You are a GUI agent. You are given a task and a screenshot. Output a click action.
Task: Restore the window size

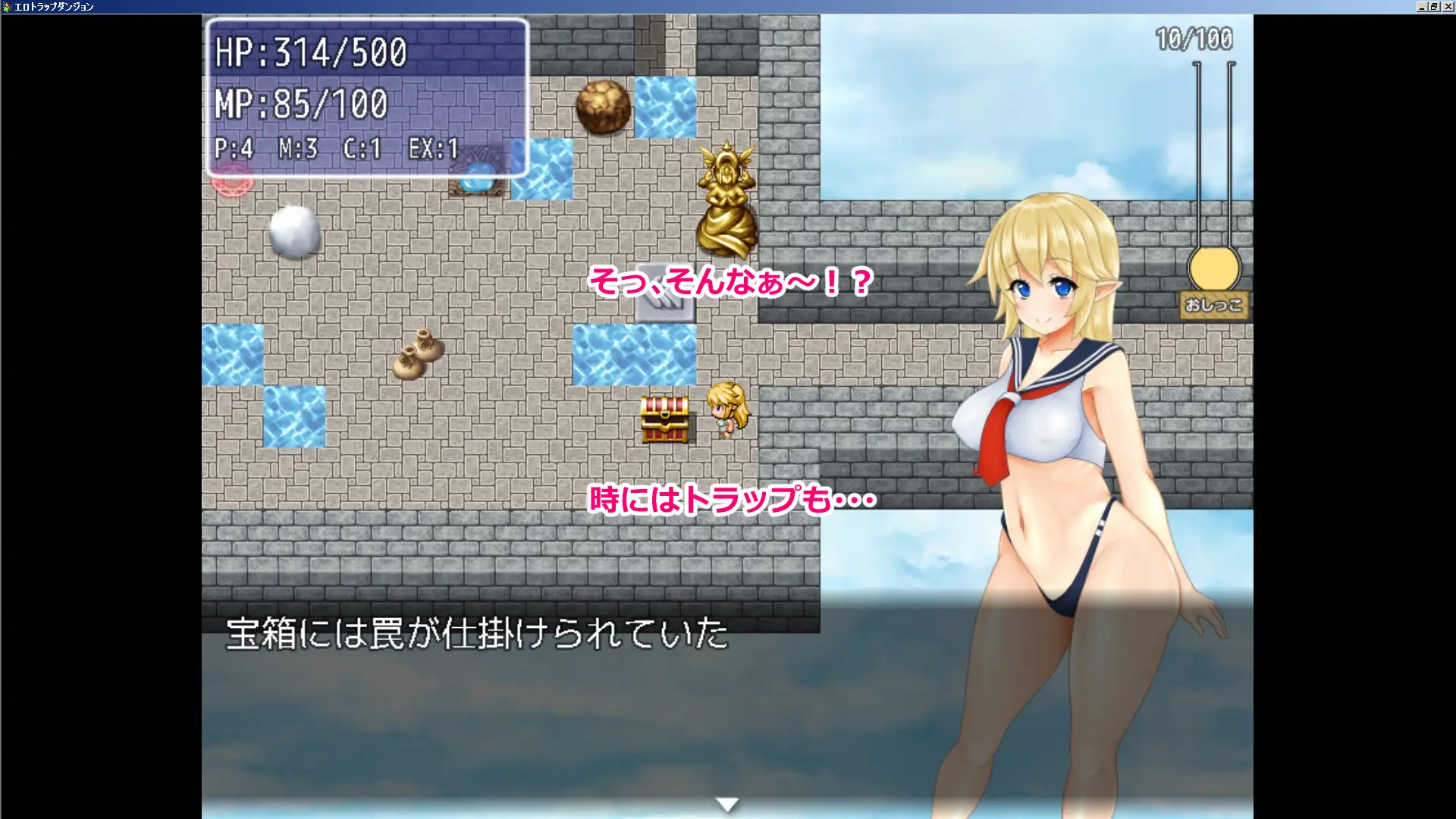(1435, 7)
